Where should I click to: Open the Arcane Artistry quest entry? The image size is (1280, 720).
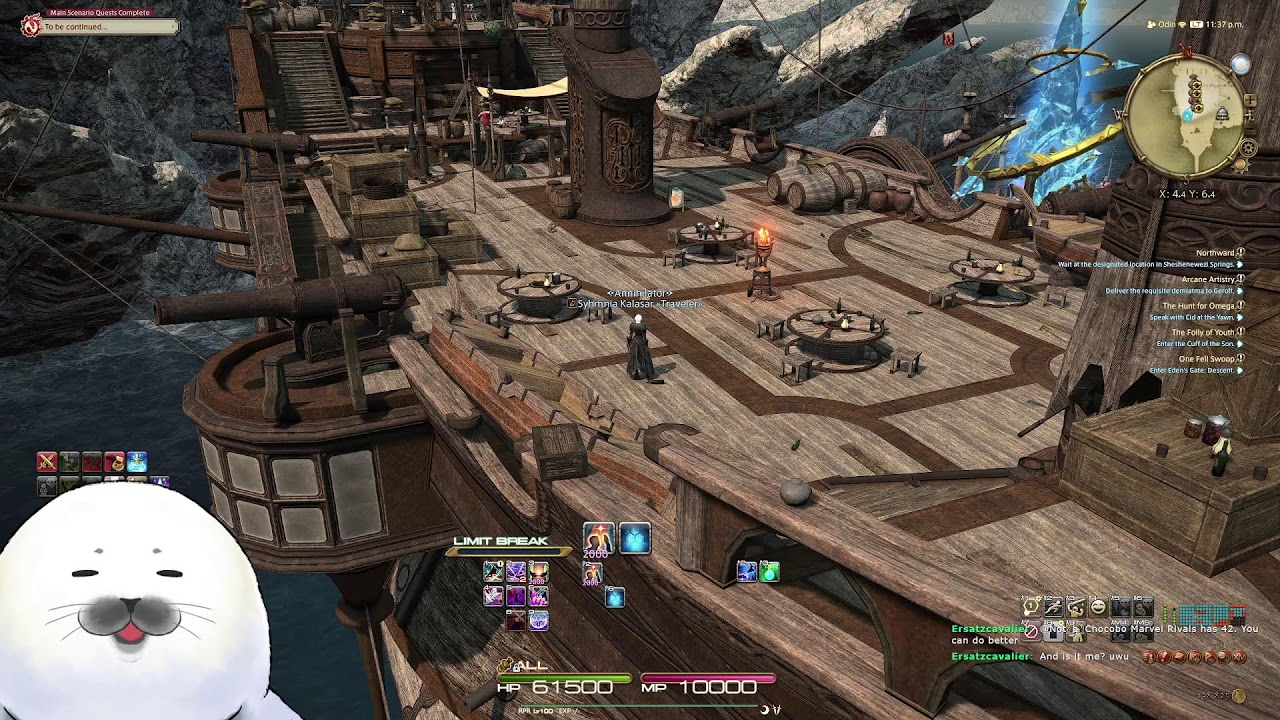click(1208, 279)
